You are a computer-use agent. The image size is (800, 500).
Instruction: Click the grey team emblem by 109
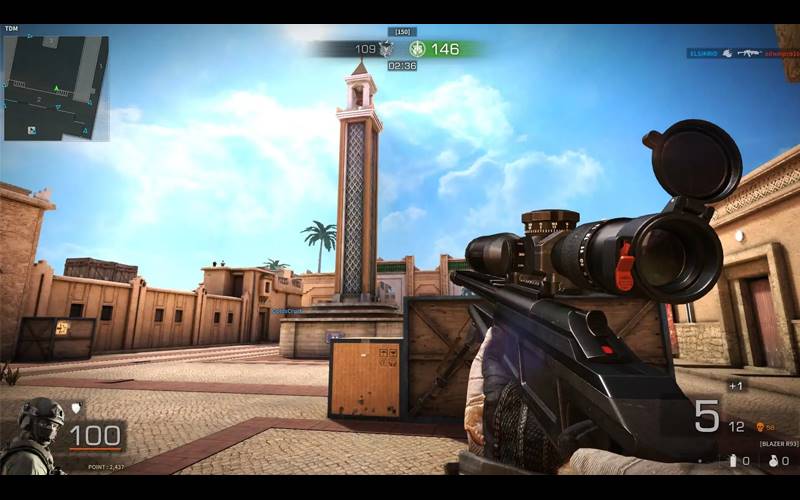[x=386, y=48]
